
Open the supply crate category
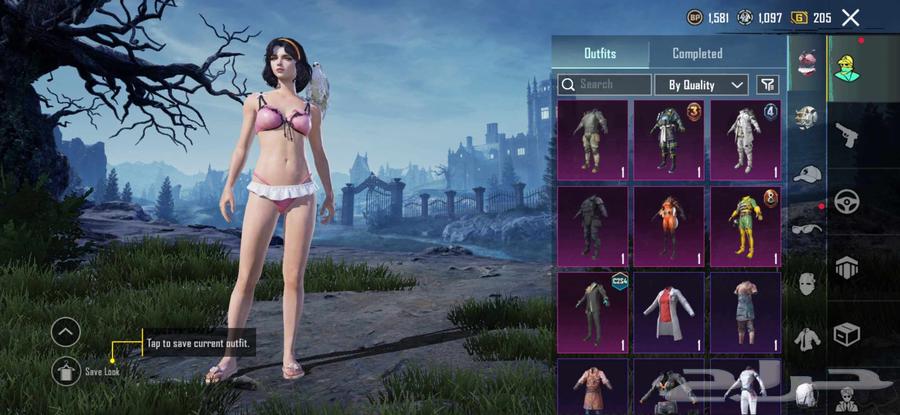(x=847, y=333)
